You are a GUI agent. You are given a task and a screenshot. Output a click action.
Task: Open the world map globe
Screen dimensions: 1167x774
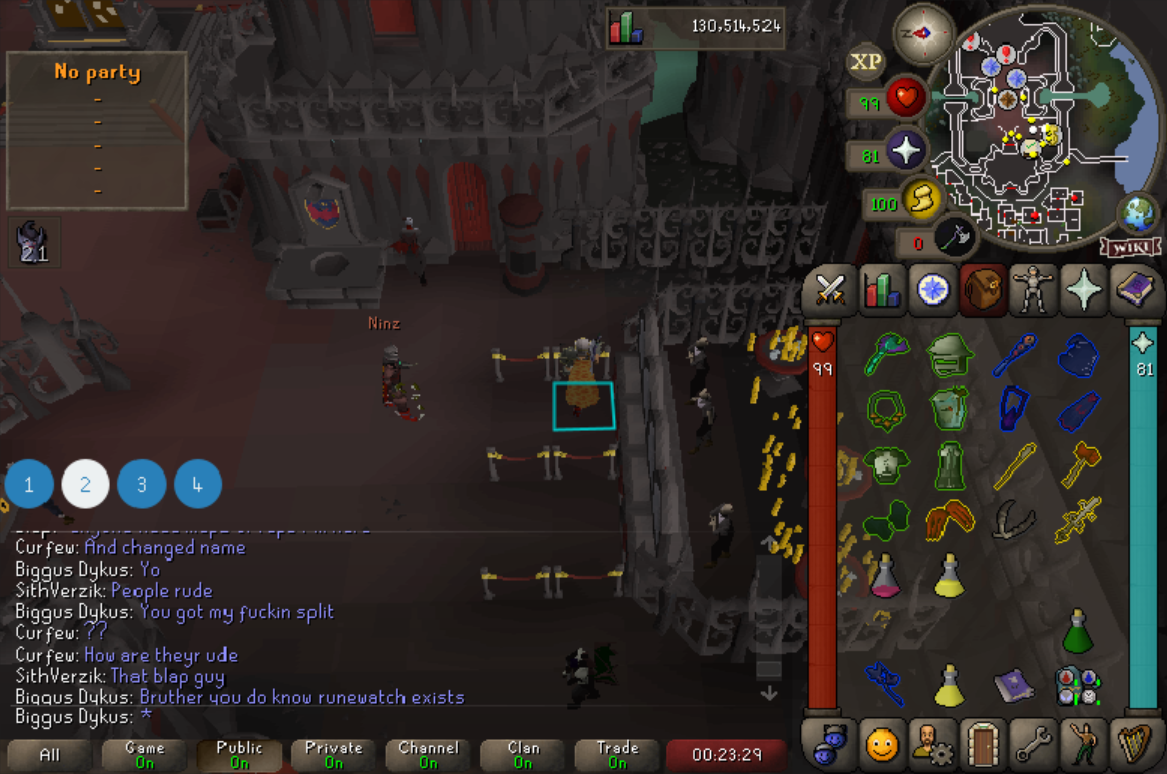(1136, 213)
